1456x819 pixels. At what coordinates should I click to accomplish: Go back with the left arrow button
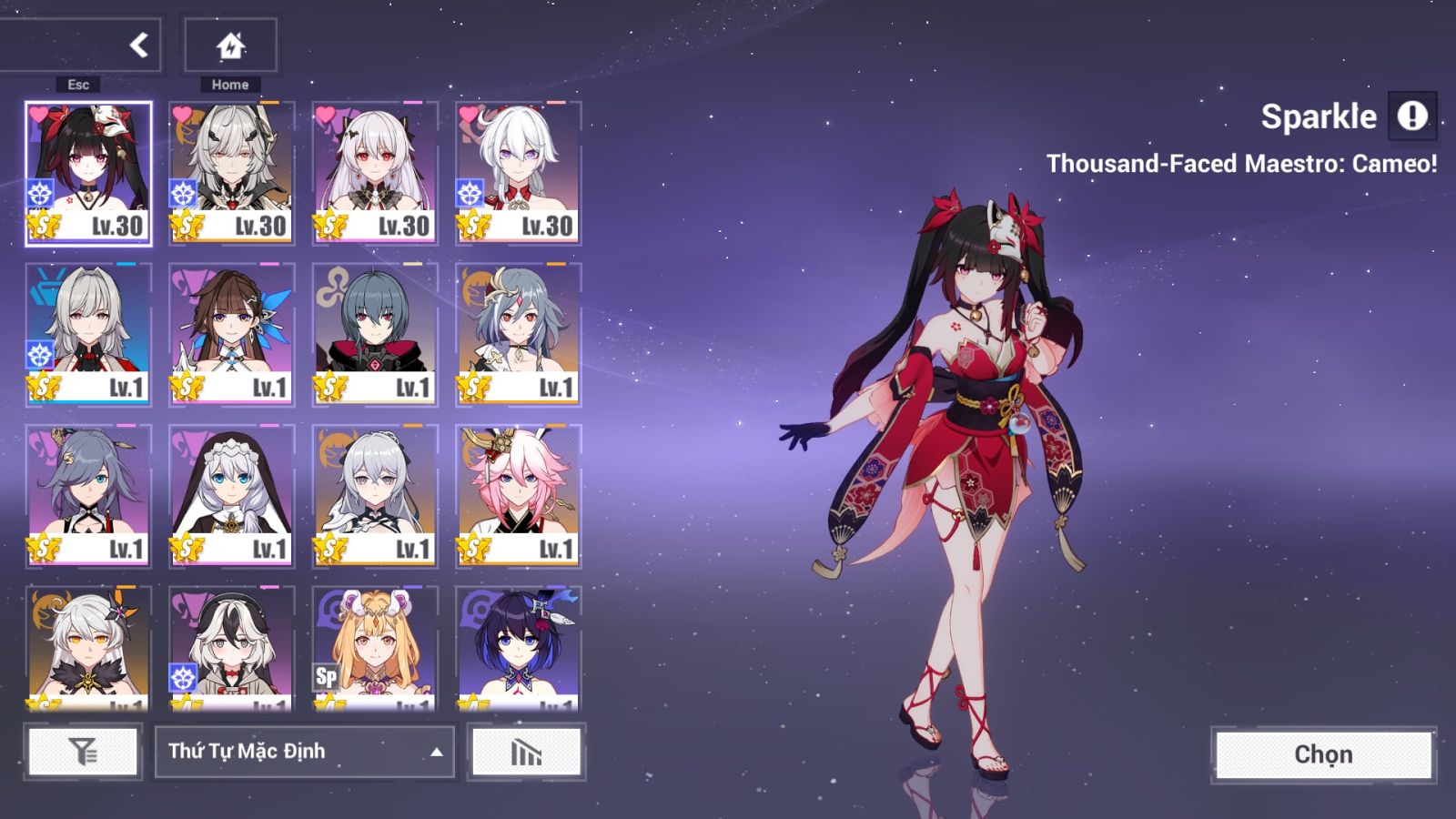click(x=138, y=45)
